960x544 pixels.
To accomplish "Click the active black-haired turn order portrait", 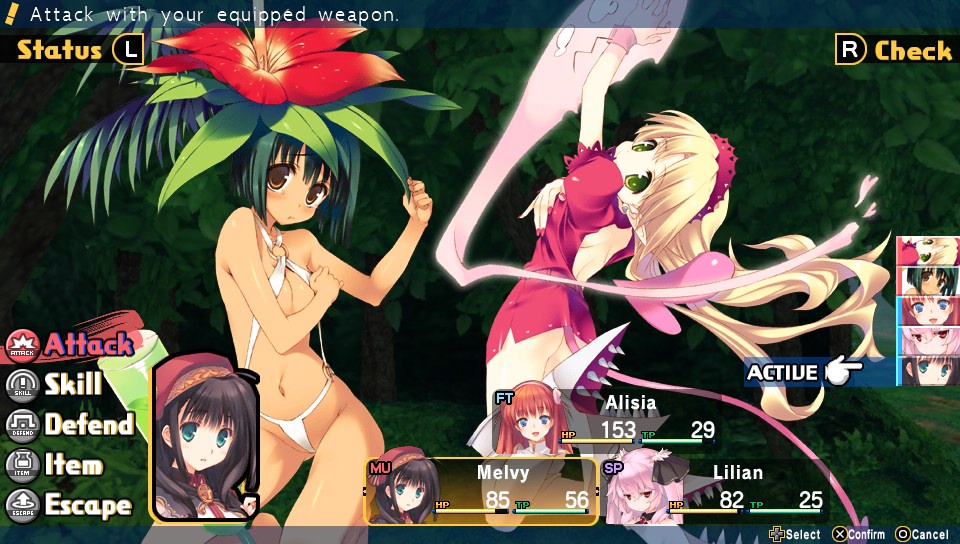I will (930, 371).
